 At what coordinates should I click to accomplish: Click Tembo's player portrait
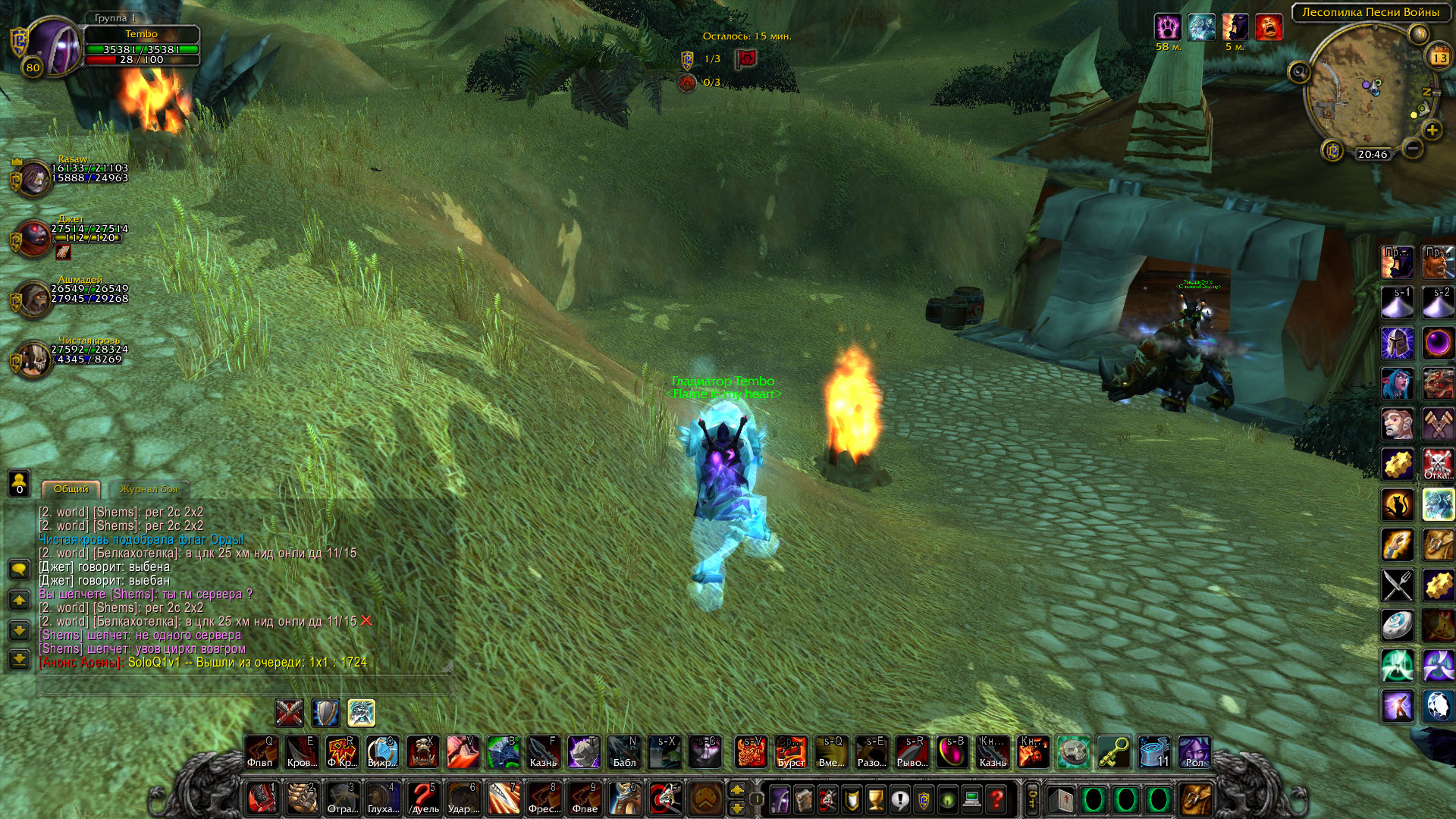pyautogui.click(x=53, y=47)
